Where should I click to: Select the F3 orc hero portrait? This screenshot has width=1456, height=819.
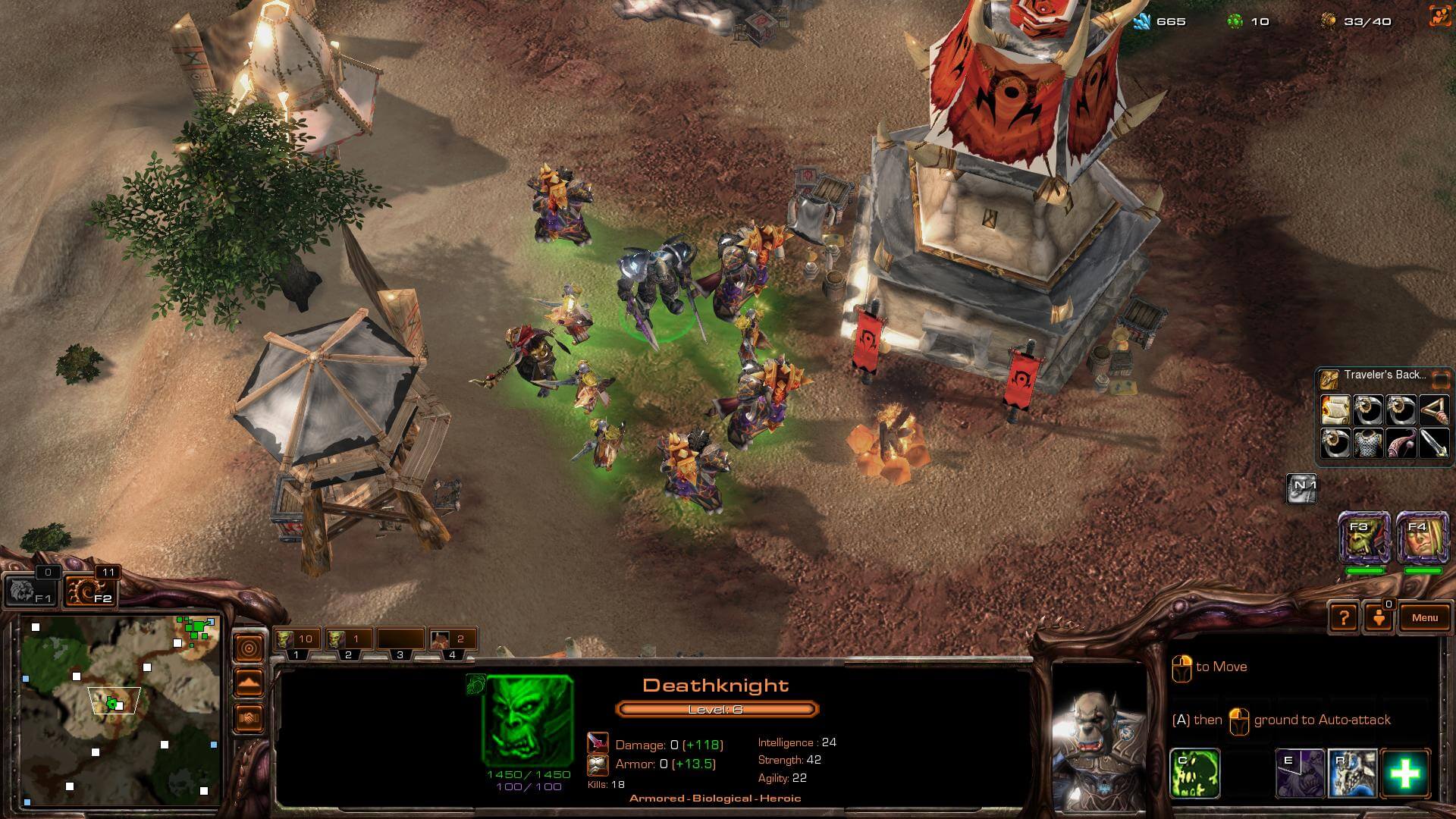click(x=1364, y=537)
